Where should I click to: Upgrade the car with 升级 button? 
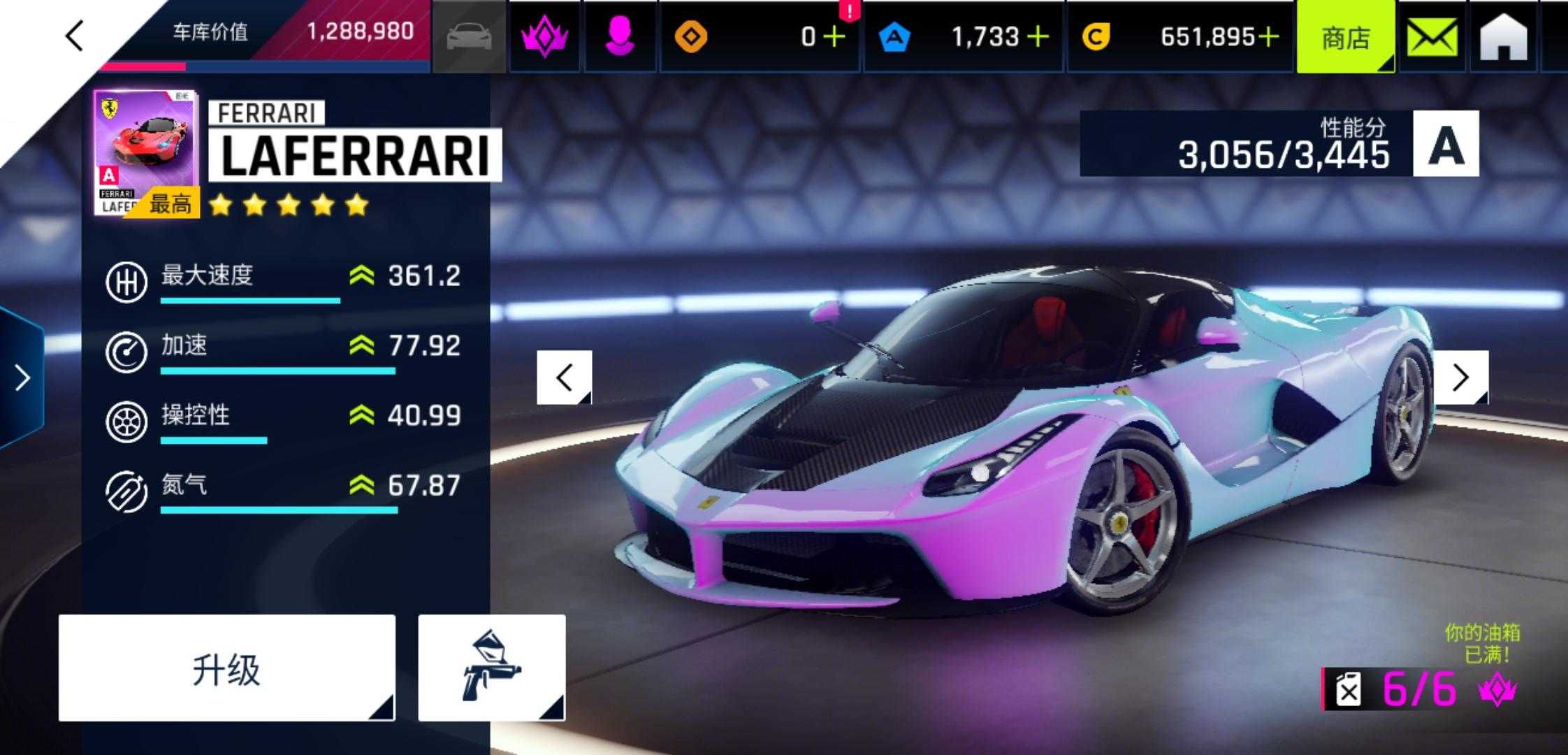coord(226,668)
